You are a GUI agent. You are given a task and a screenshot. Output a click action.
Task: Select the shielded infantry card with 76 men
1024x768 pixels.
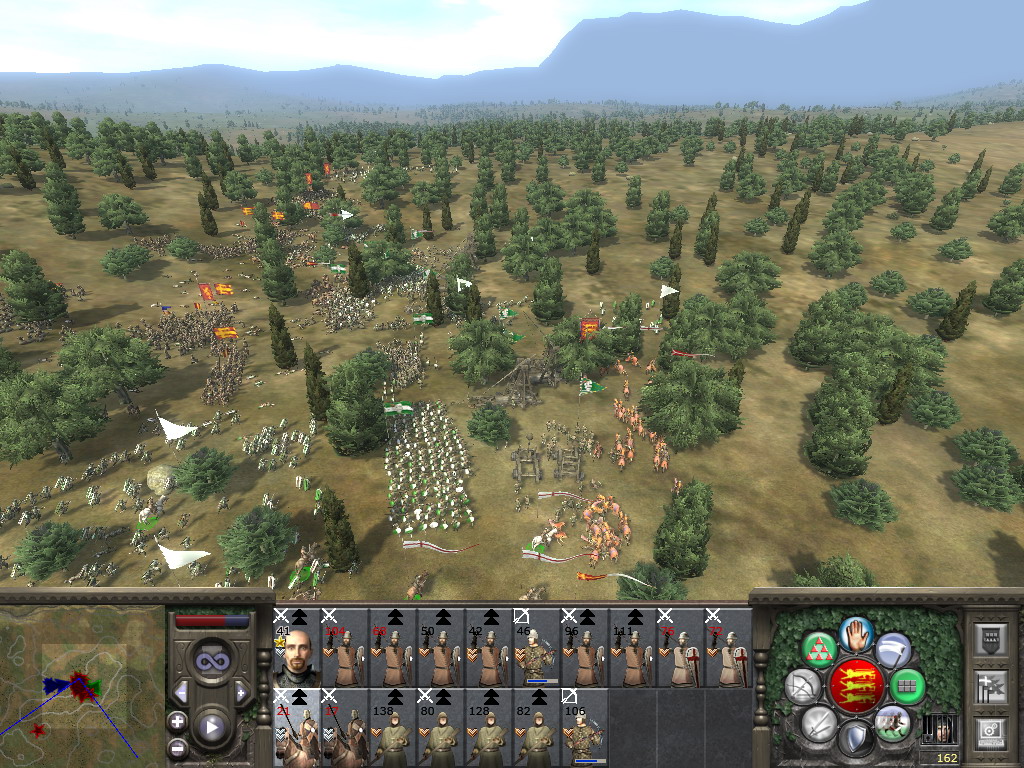pos(679,647)
